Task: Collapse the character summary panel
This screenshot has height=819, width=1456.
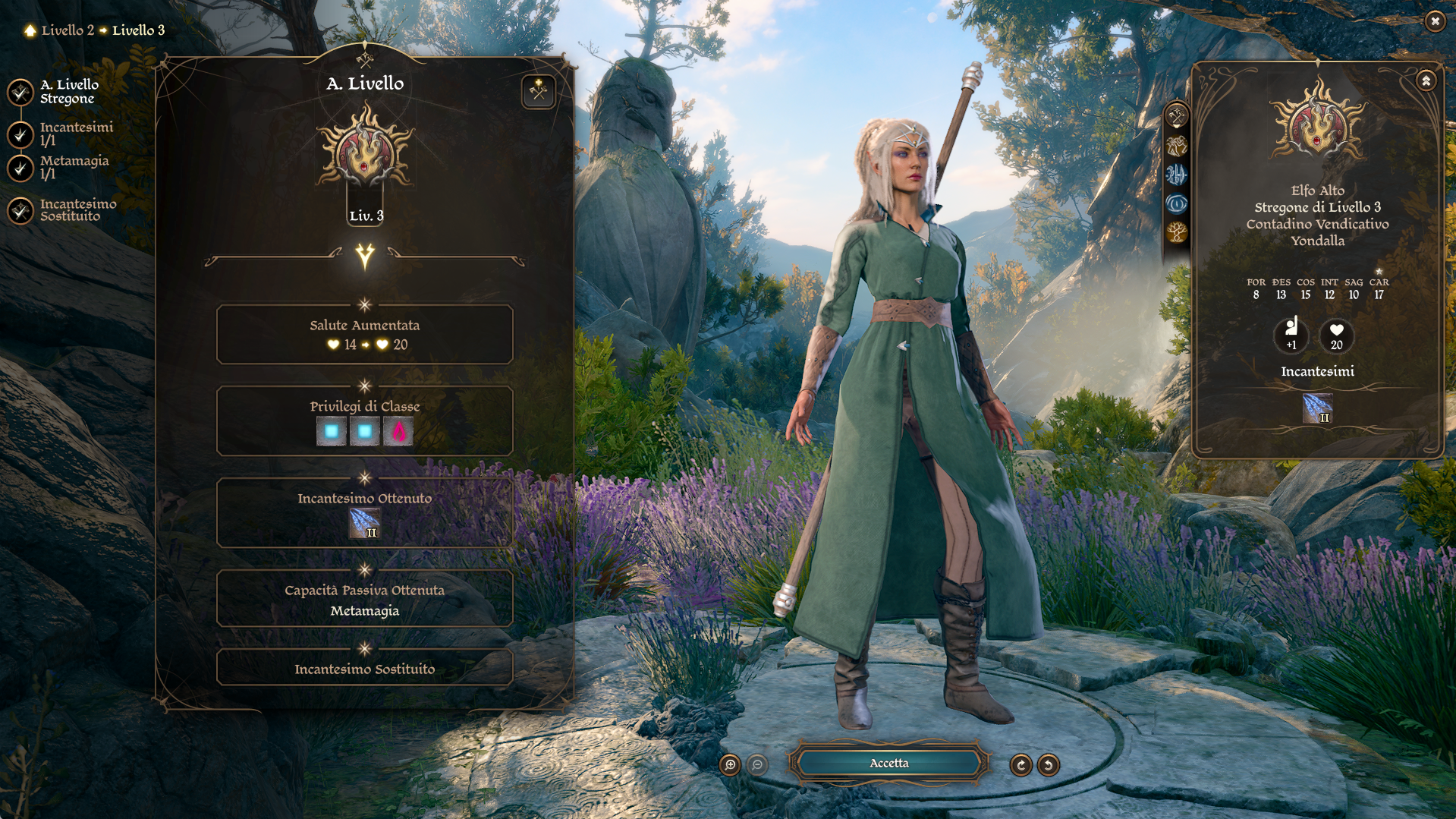Action: tap(1426, 80)
